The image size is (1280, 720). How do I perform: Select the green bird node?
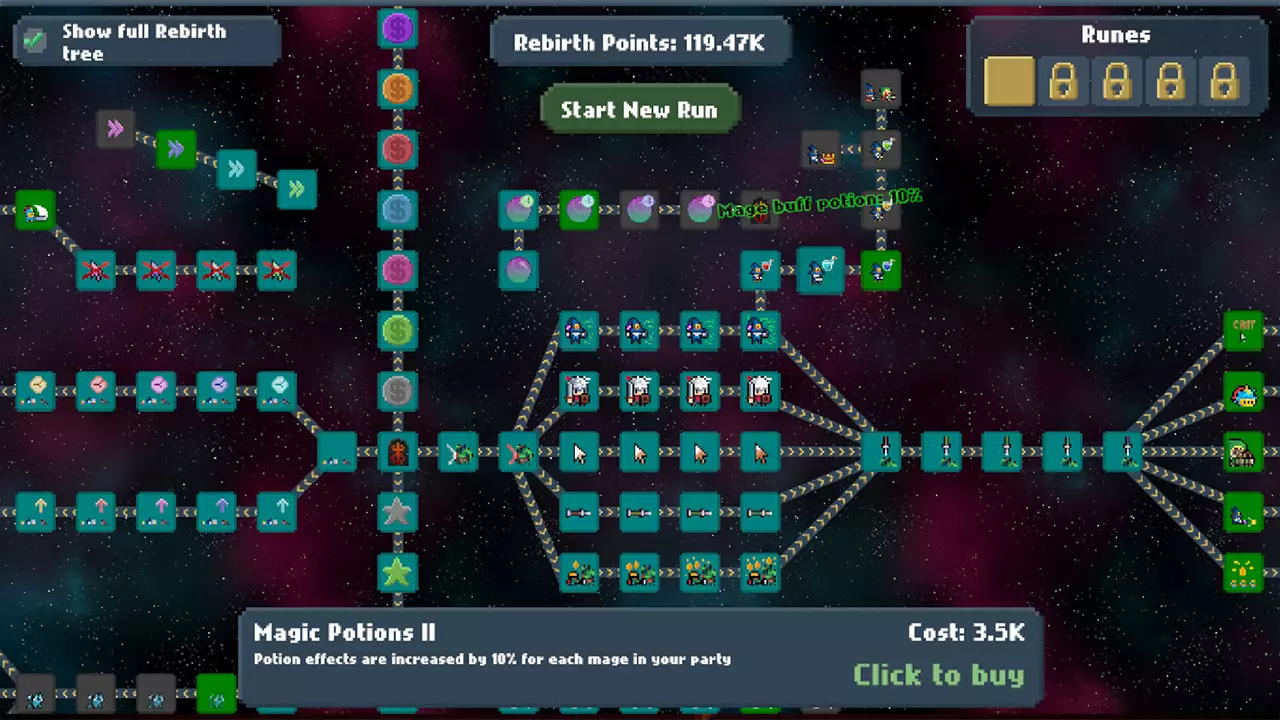[35, 211]
